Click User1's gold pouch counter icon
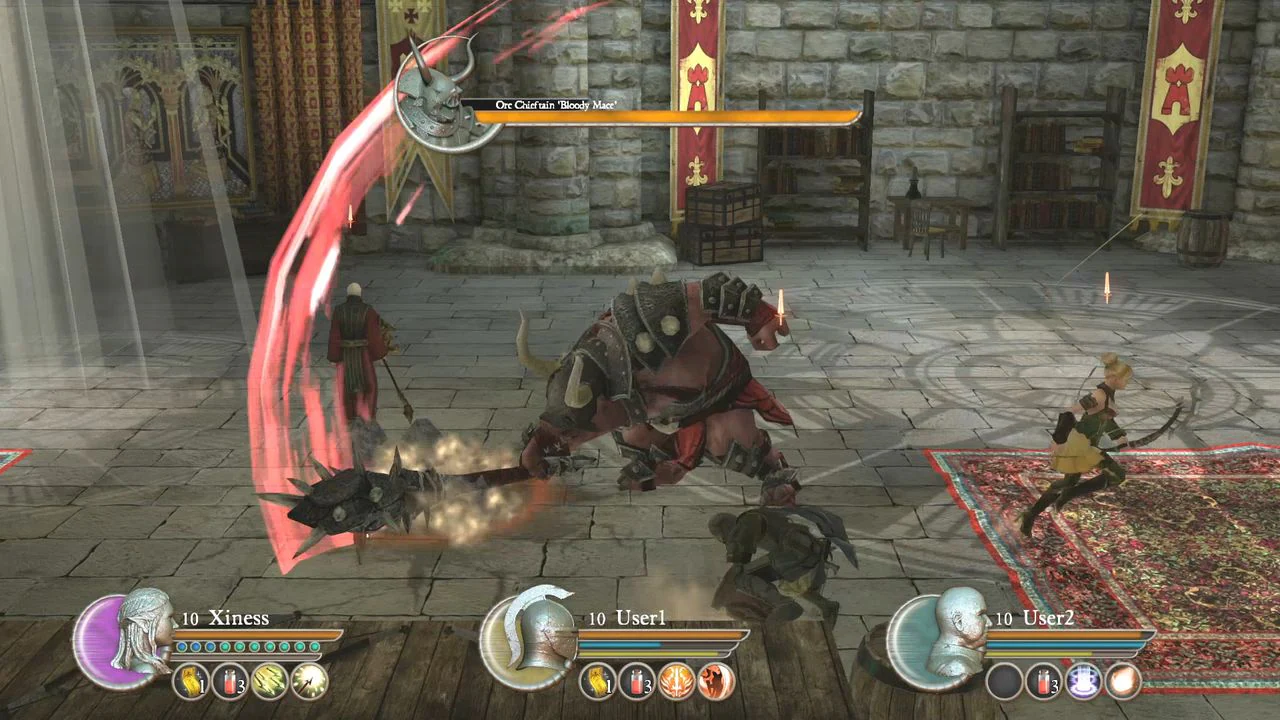This screenshot has height=720, width=1280. 597,681
